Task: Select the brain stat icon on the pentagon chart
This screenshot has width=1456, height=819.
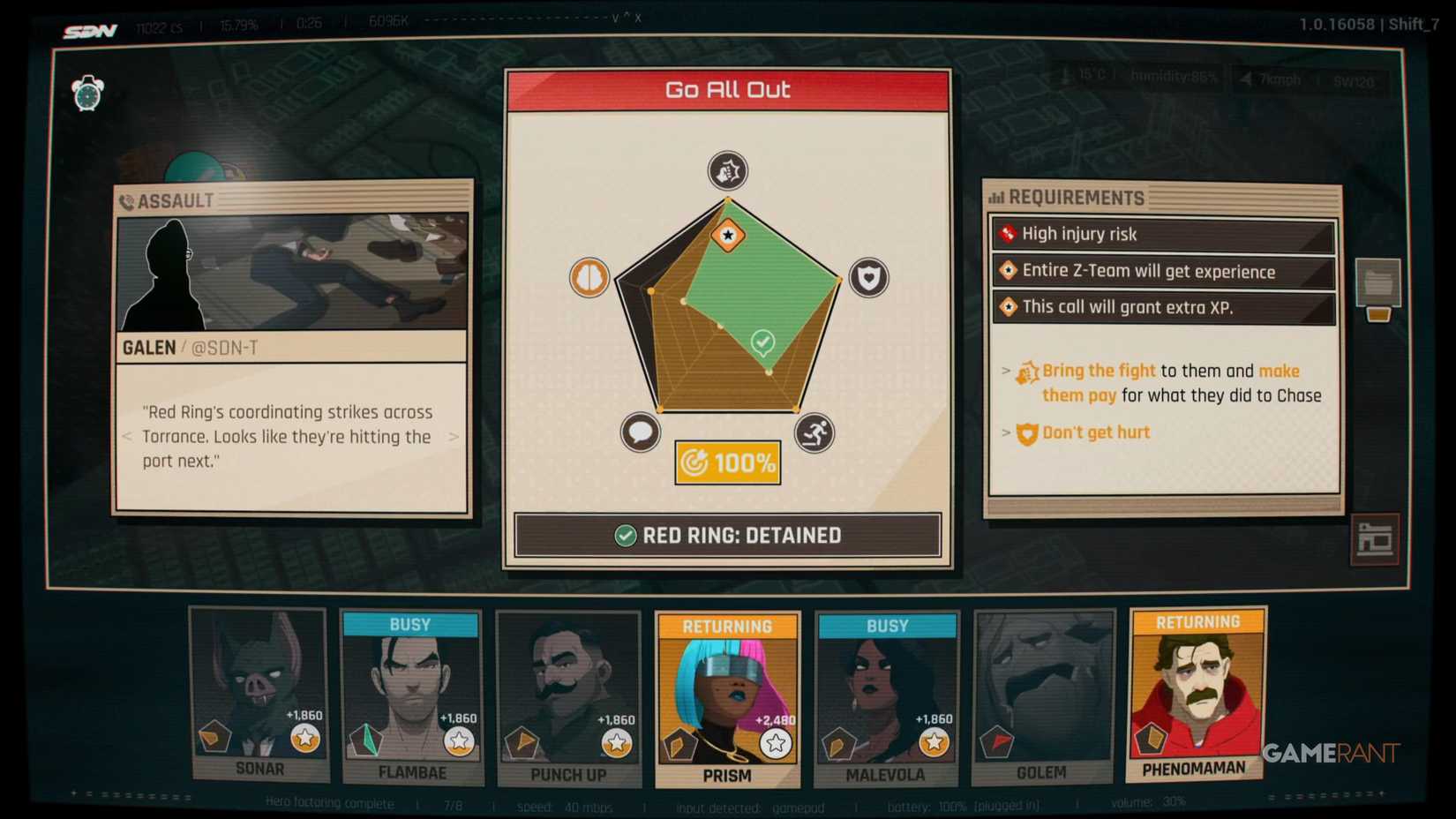Action: [589, 276]
